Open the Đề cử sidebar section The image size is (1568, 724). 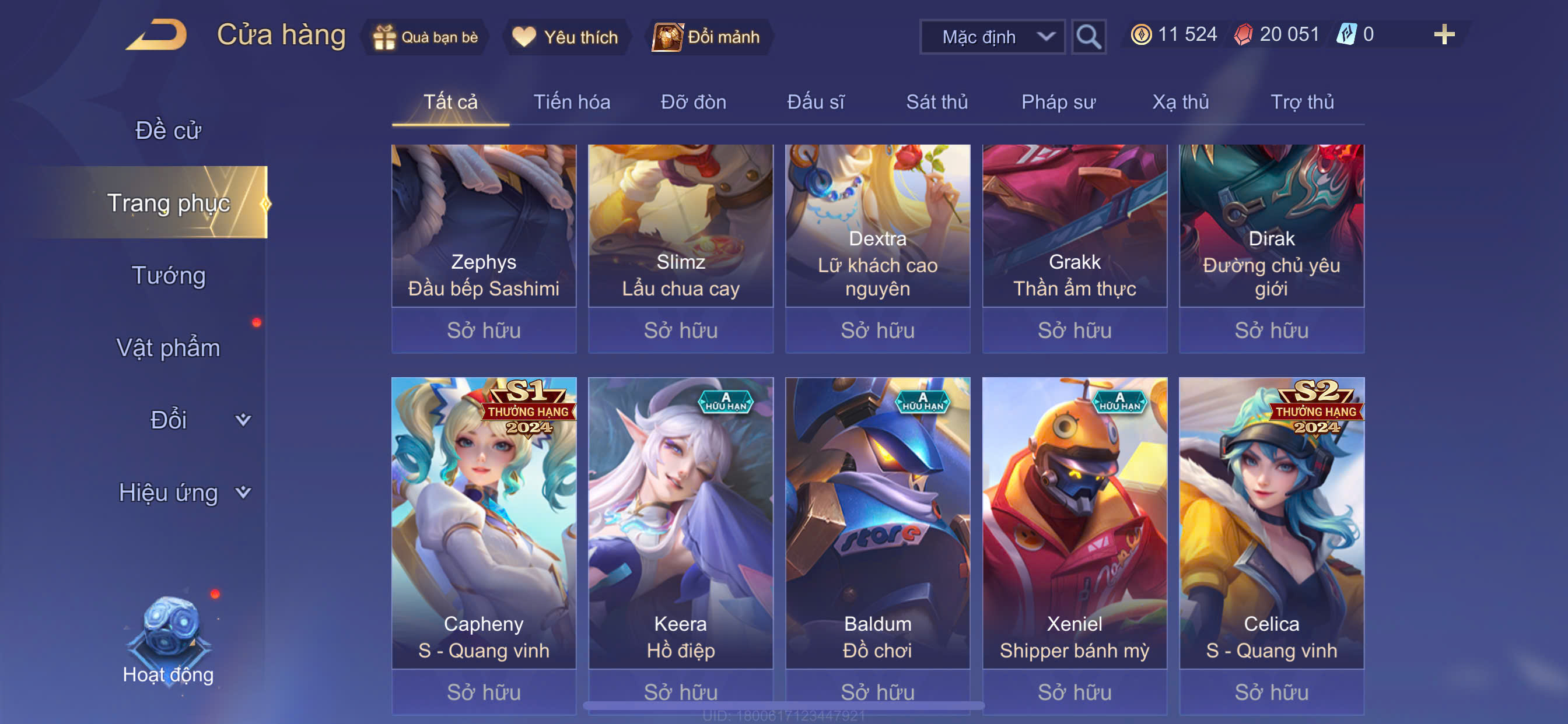(168, 130)
